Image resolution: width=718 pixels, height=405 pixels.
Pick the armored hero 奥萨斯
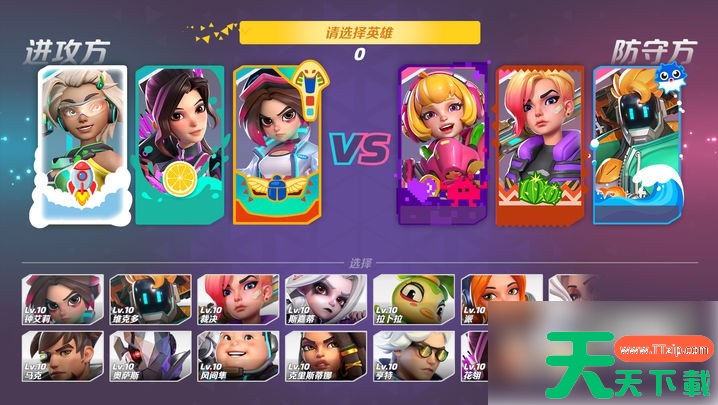[x=149, y=358]
